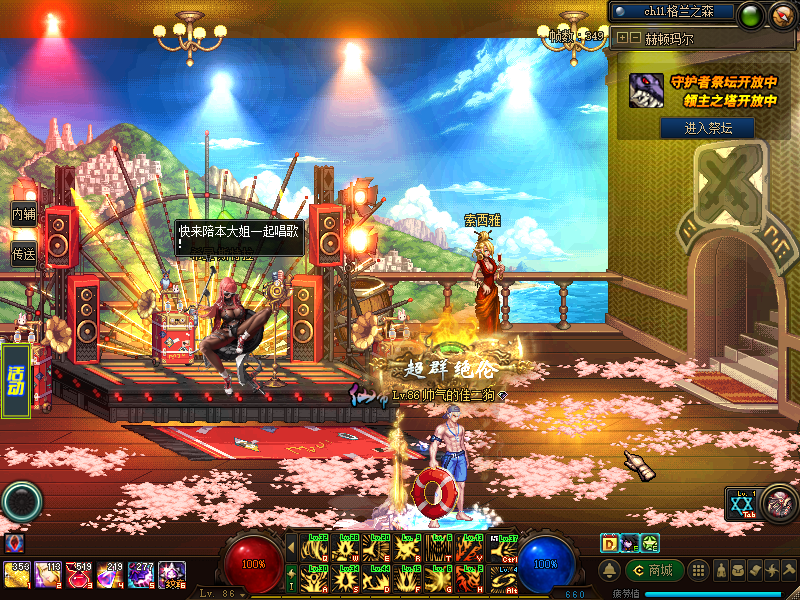Use the gold item in slot 1
The height and width of the screenshot is (600, 800).
point(17,575)
